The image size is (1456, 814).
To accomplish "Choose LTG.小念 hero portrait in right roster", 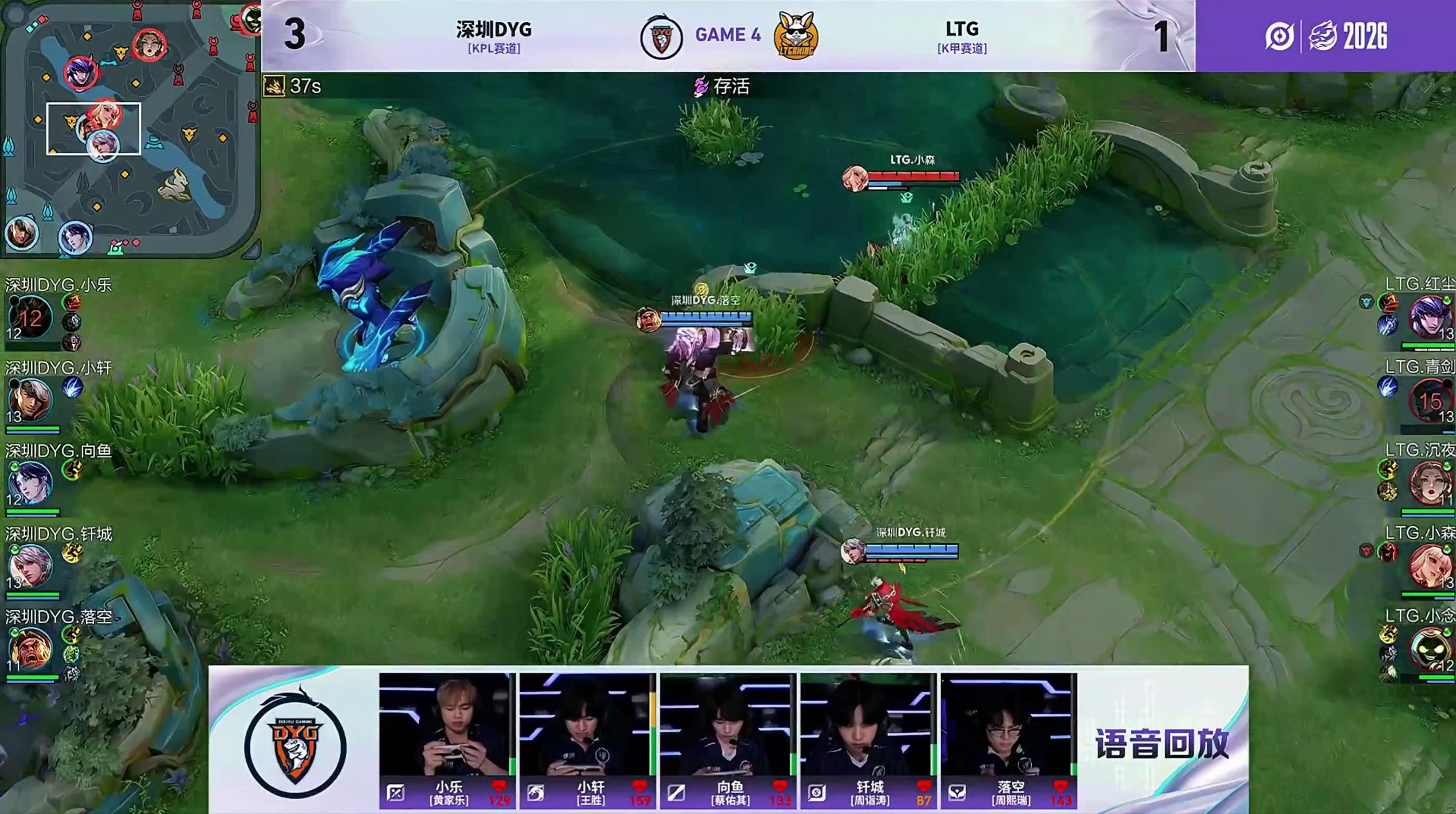I will coord(1430,649).
